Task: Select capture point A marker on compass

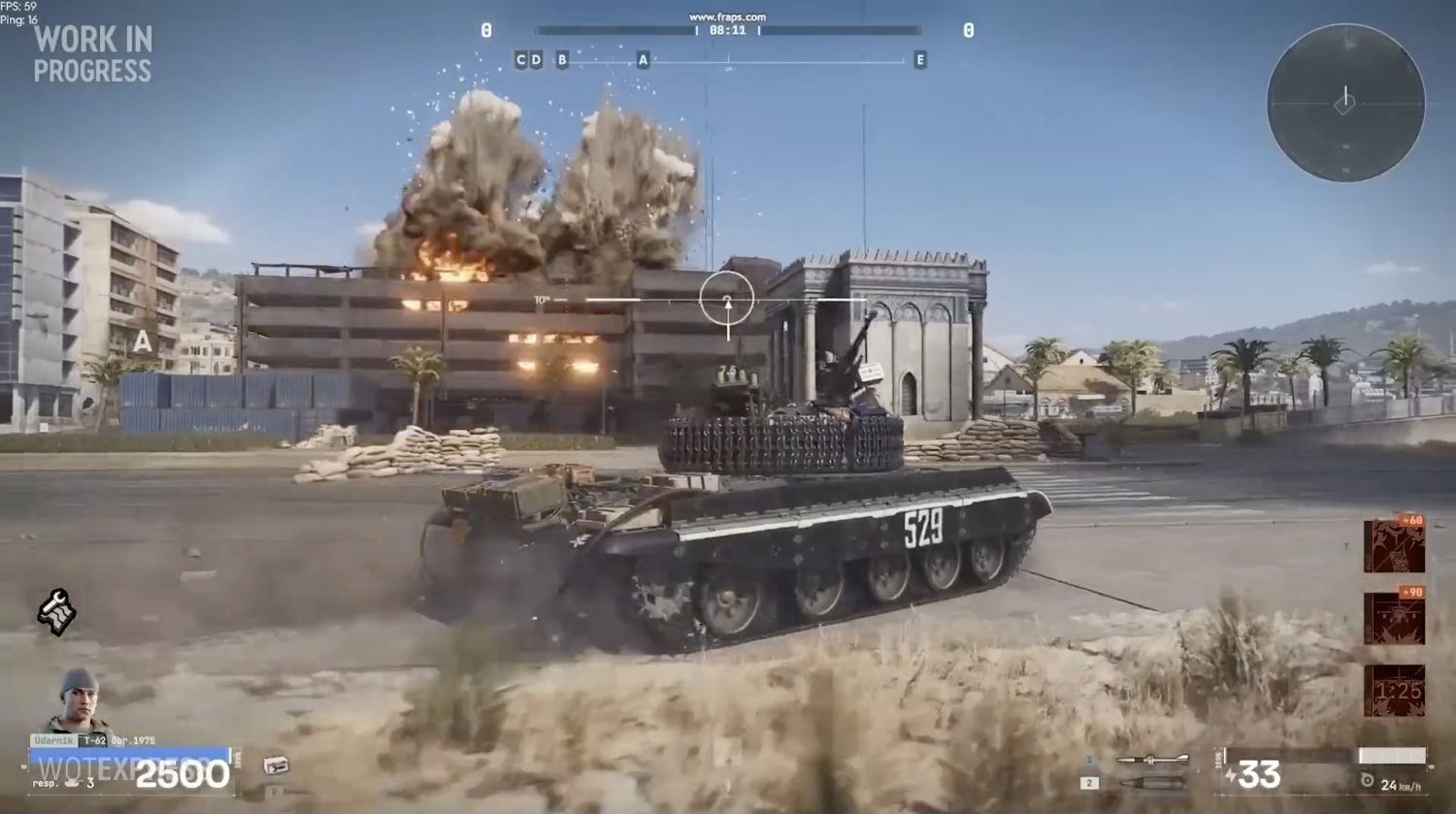Action: tap(643, 60)
